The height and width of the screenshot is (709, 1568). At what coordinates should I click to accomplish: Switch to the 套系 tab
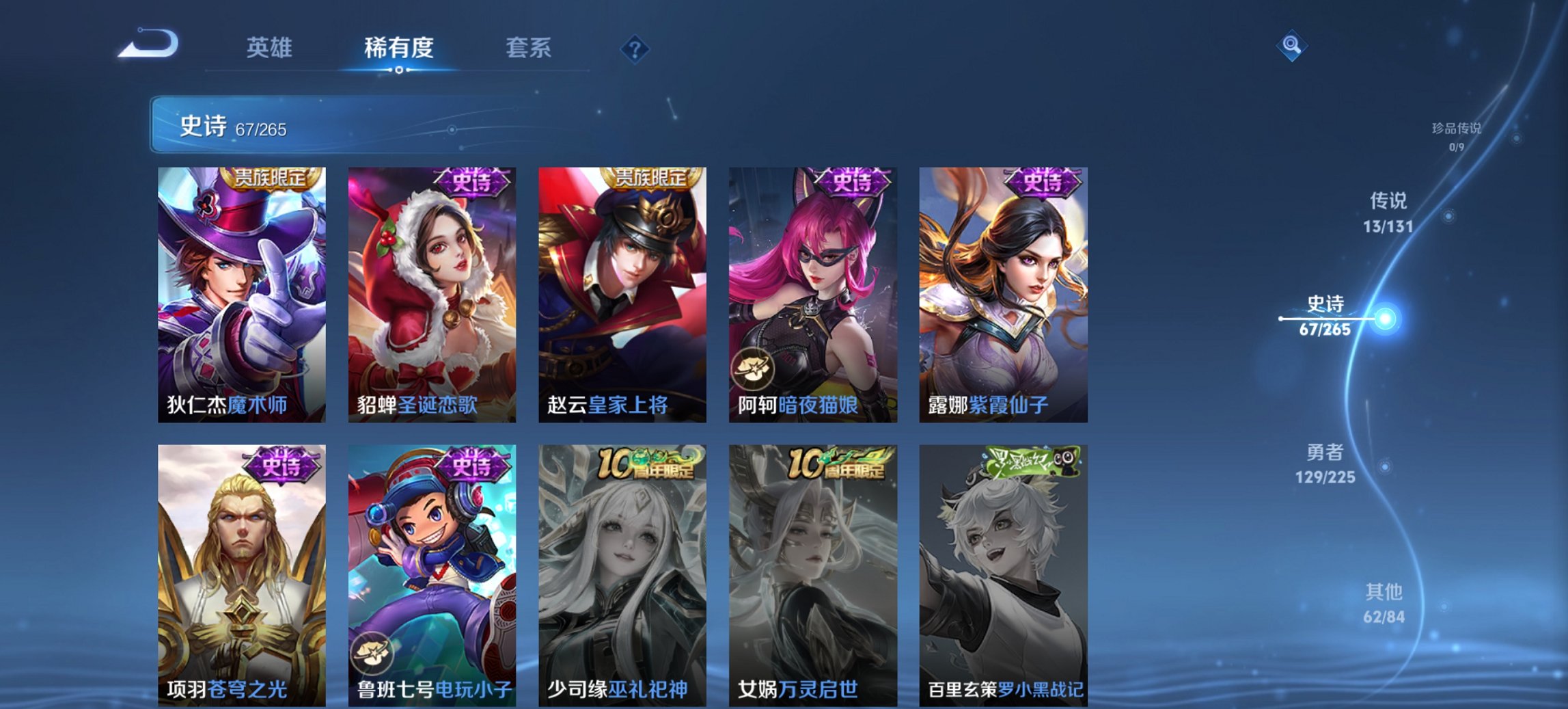[x=528, y=49]
